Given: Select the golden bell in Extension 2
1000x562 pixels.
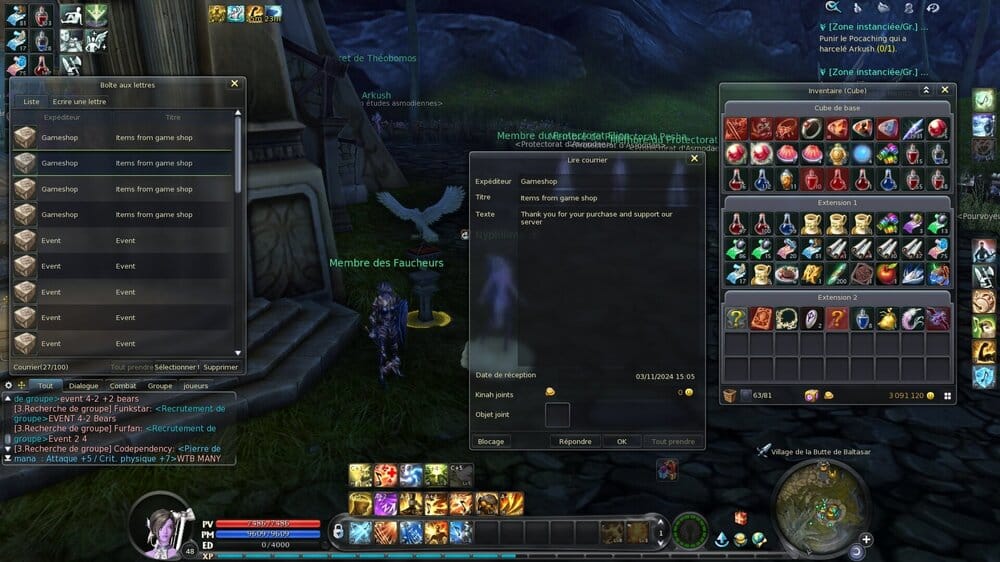Looking at the screenshot, I should 888,318.
